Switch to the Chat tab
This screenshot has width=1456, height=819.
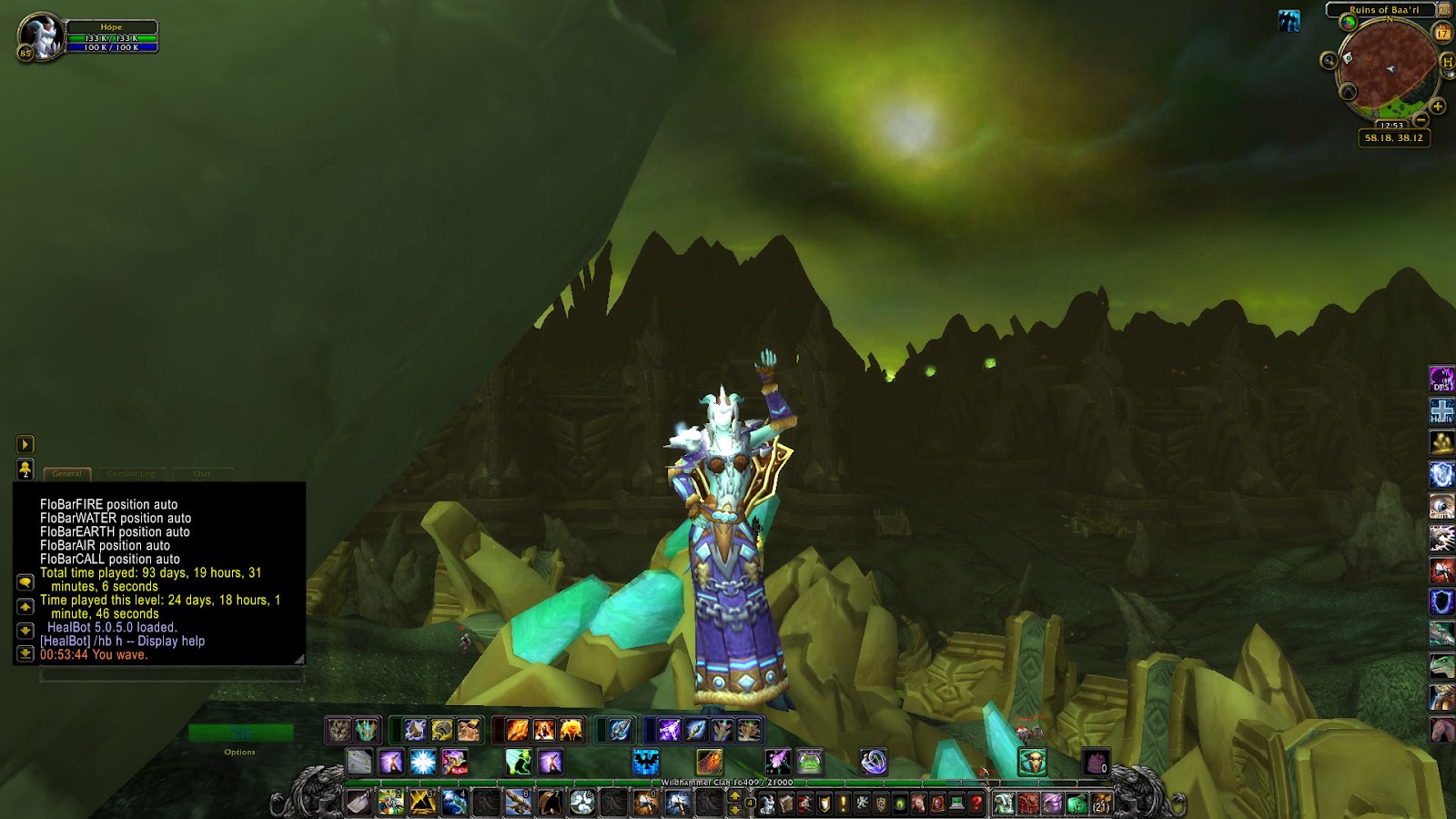point(202,473)
